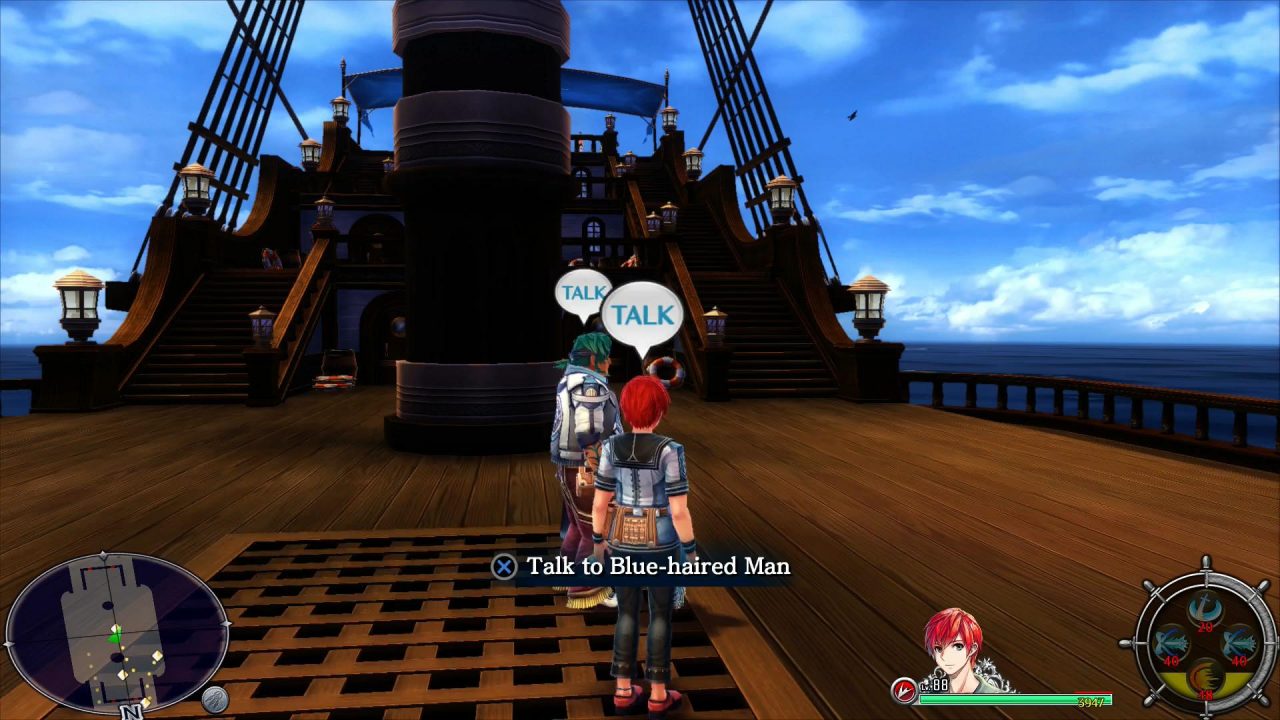Select the anchor icon on the ship wheel gauge
The height and width of the screenshot is (720, 1280).
click(x=1204, y=607)
